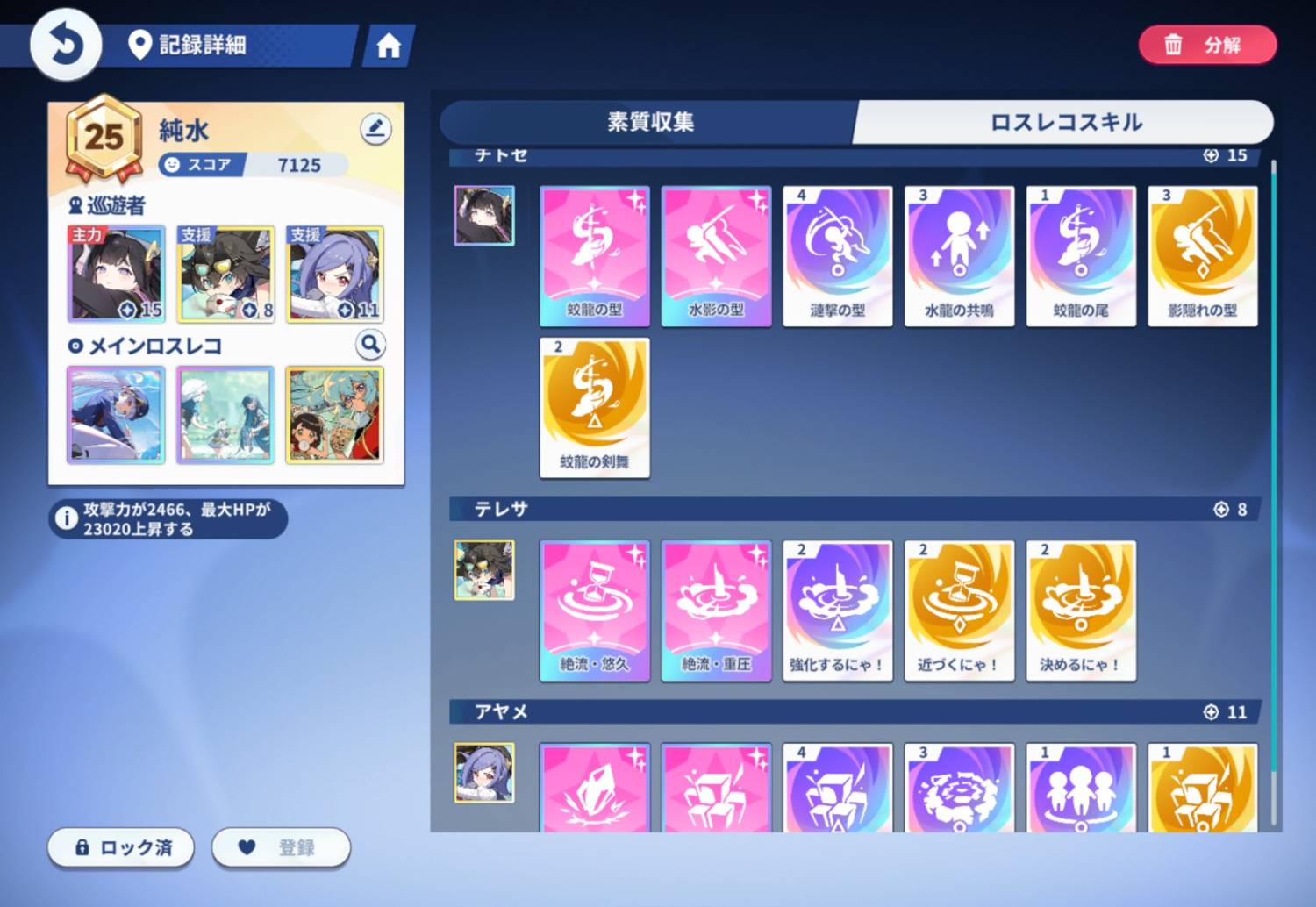This screenshot has height=907, width=1316.
Task: Click the magnifier search icon beside メインロスレコ
Action: pos(369,345)
